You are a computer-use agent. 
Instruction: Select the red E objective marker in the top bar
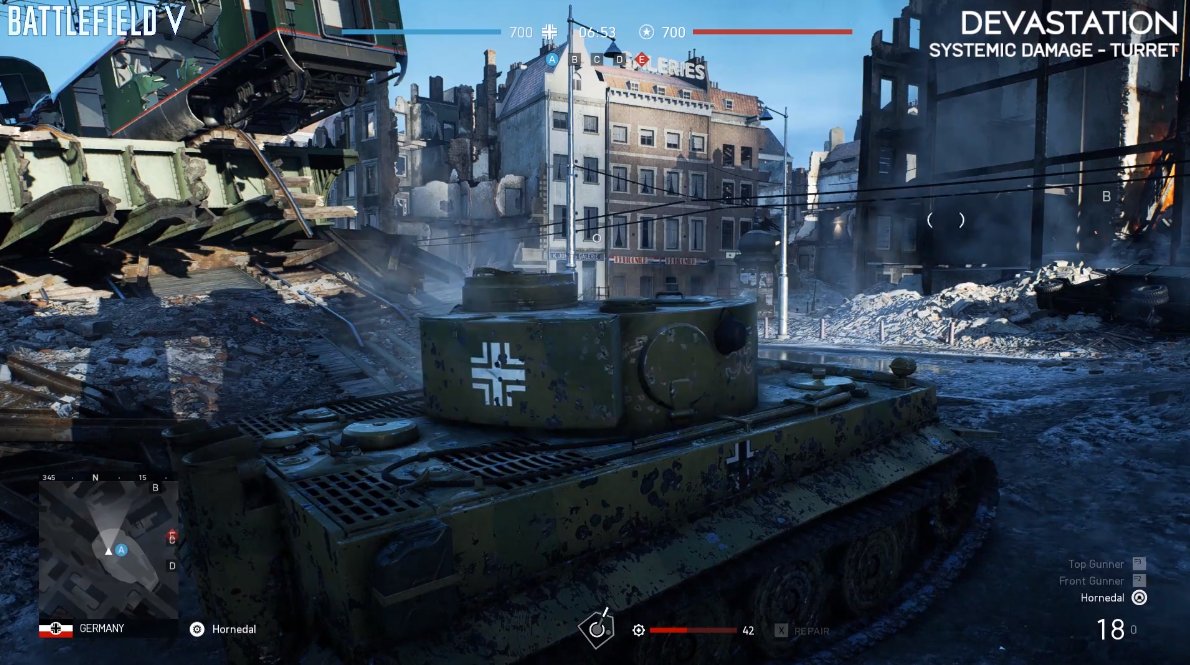point(641,60)
